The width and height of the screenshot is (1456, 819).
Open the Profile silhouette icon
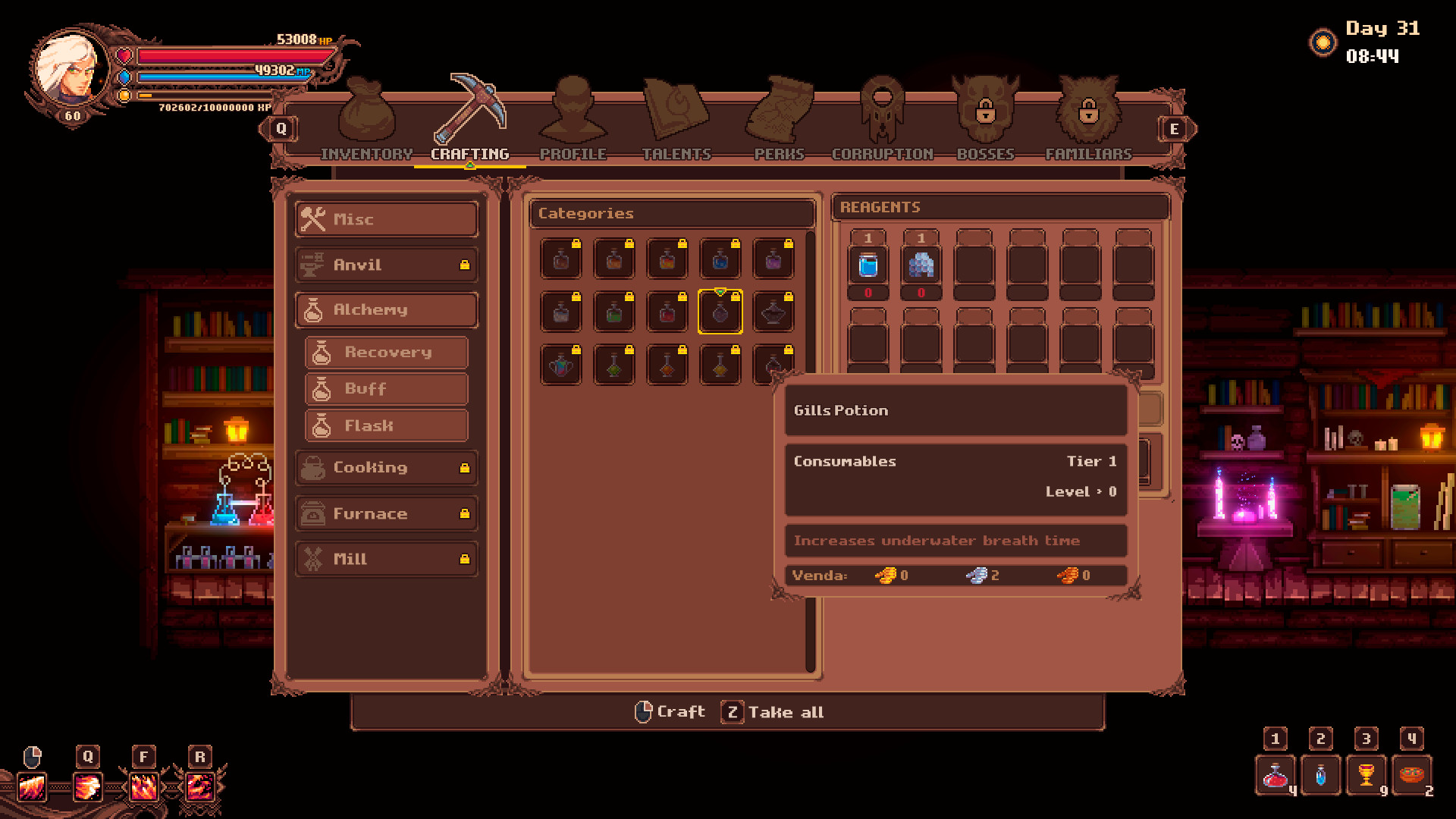pos(574,112)
